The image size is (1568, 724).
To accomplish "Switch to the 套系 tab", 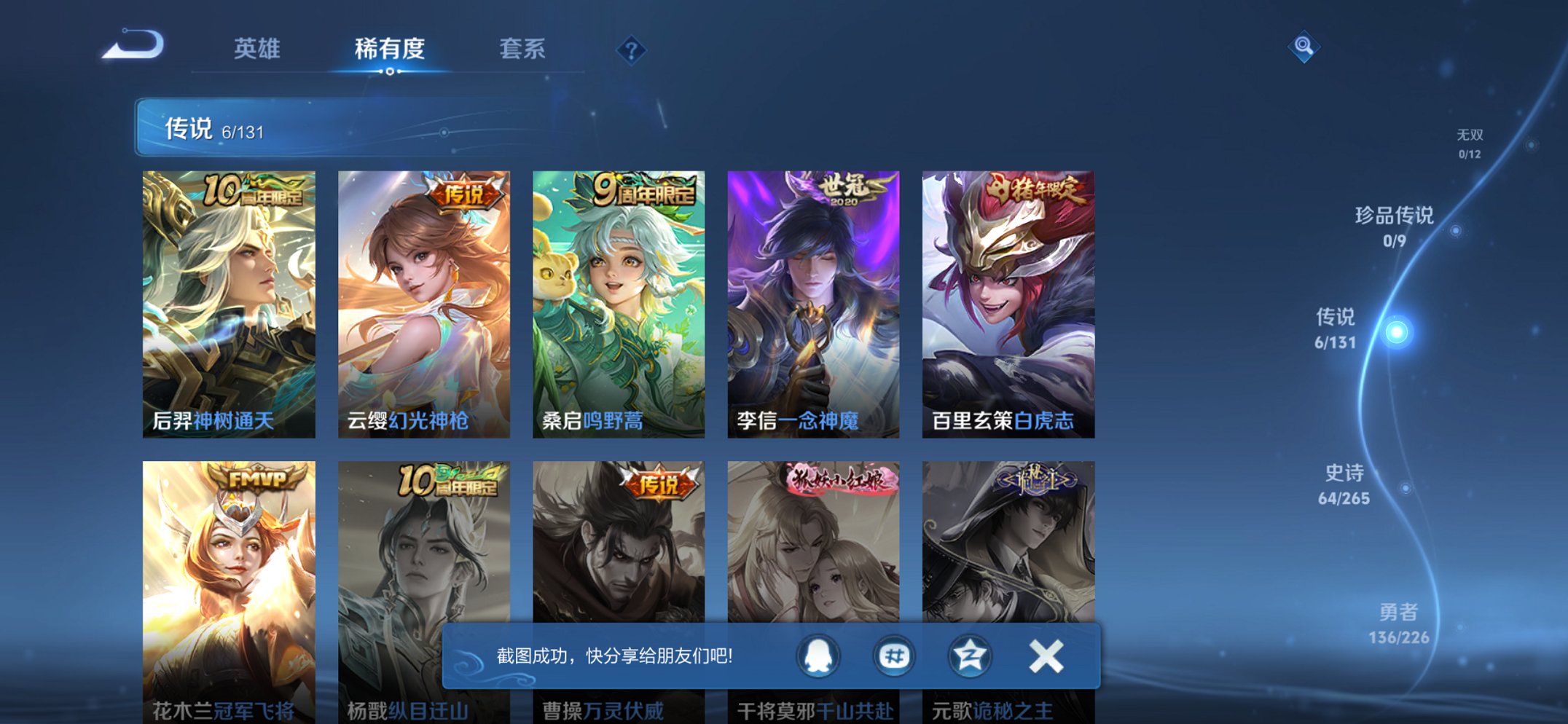I will pyautogui.click(x=523, y=48).
